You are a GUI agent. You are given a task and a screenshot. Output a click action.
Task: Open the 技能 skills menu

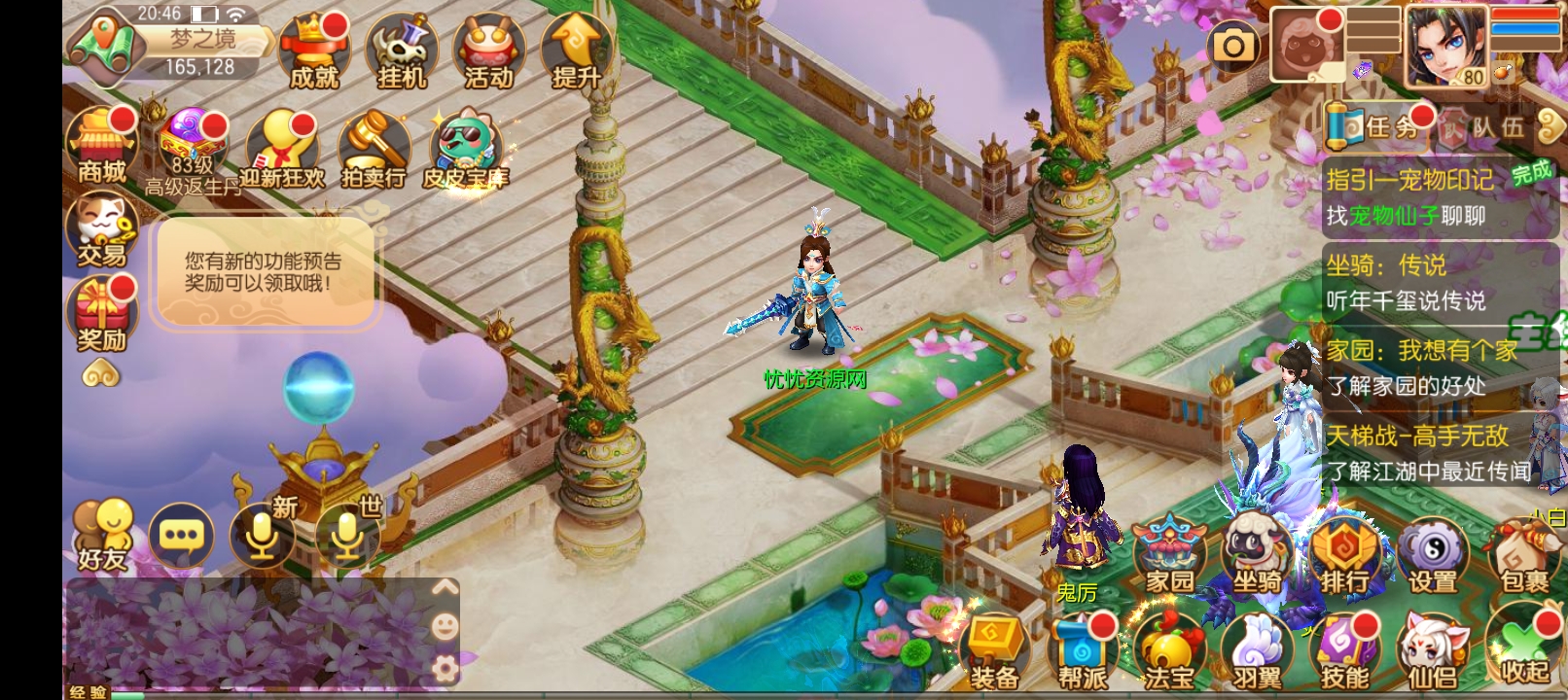pyautogui.click(x=1344, y=651)
